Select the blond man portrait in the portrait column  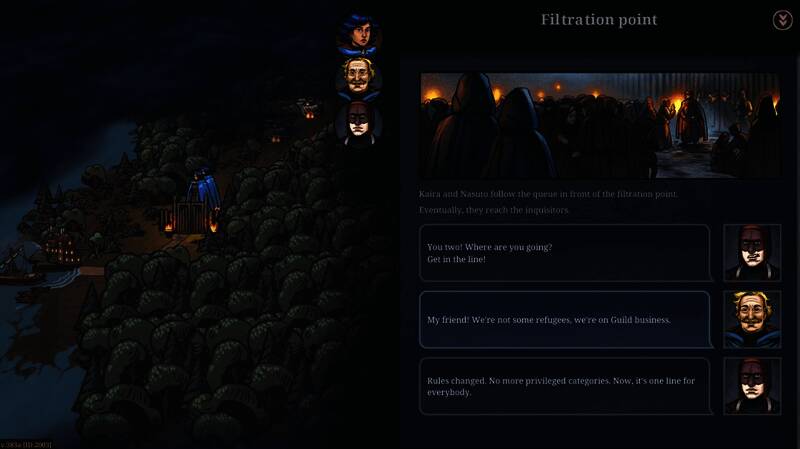(x=358, y=78)
